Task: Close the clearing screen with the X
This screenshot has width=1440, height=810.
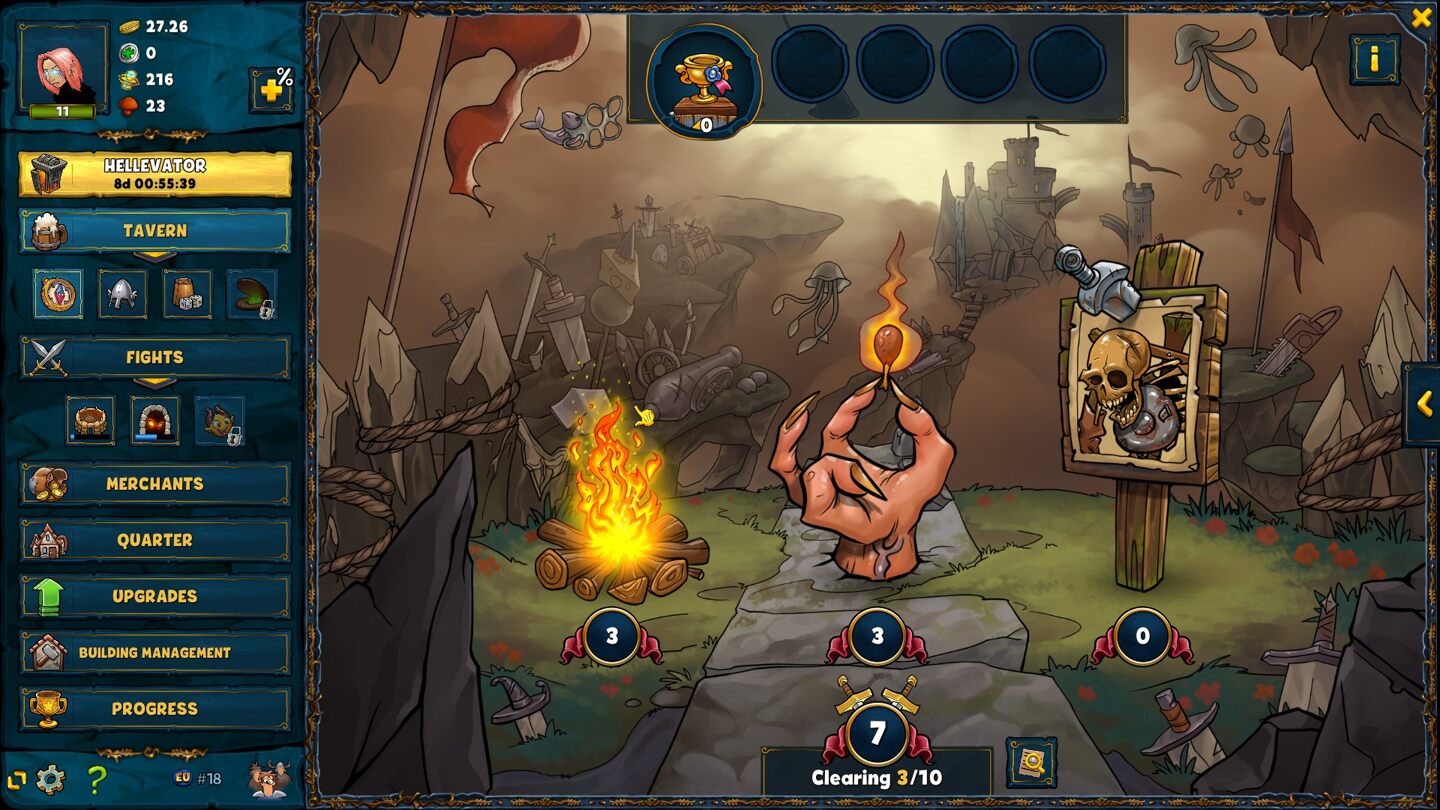Action: (x=1421, y=17)
